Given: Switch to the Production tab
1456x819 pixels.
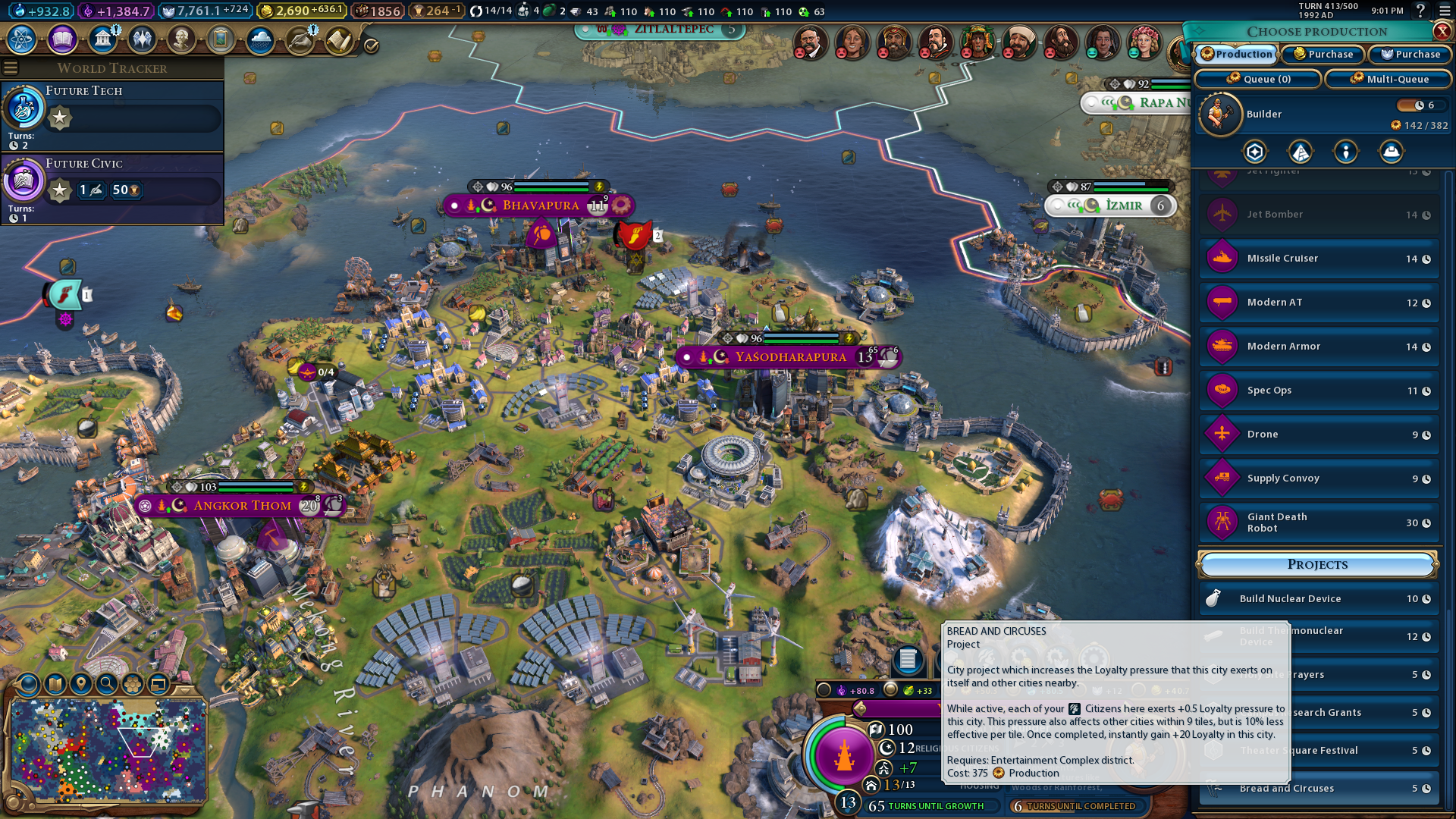Looking at the screenshot, I should 1236,54.
